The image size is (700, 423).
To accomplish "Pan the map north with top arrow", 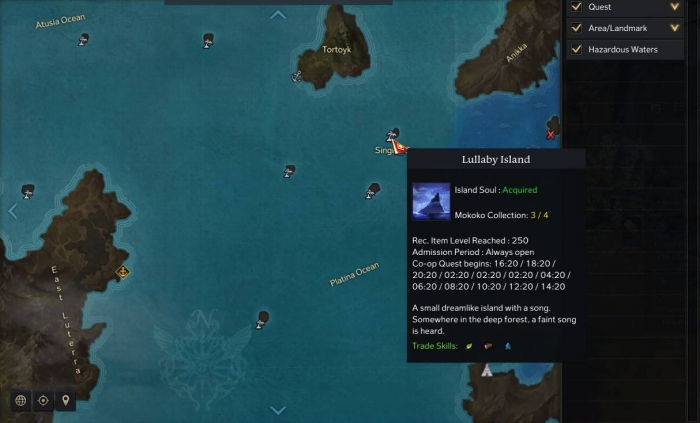I will [x=278, y=15].
